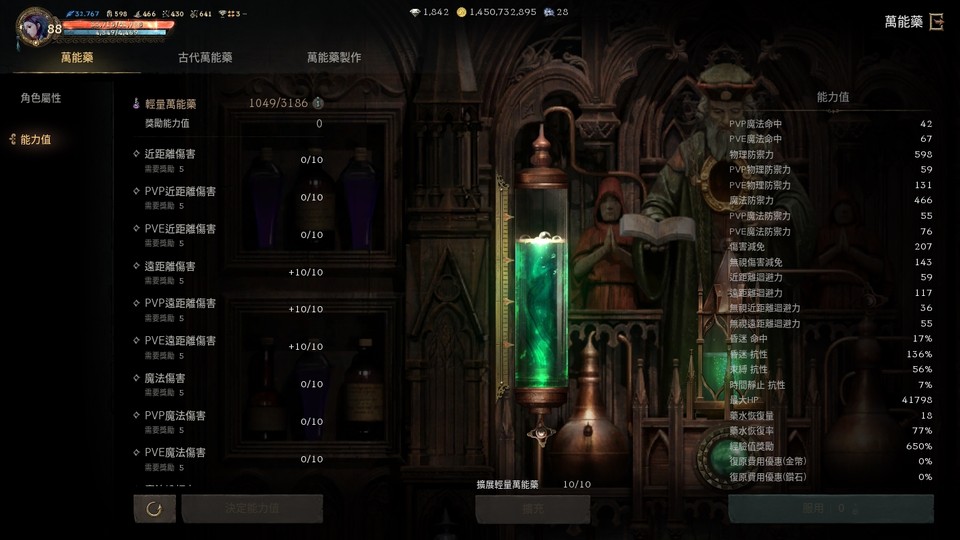Click the info icon beside 1049/3186
960x540 pixels.
click(318, 103)
